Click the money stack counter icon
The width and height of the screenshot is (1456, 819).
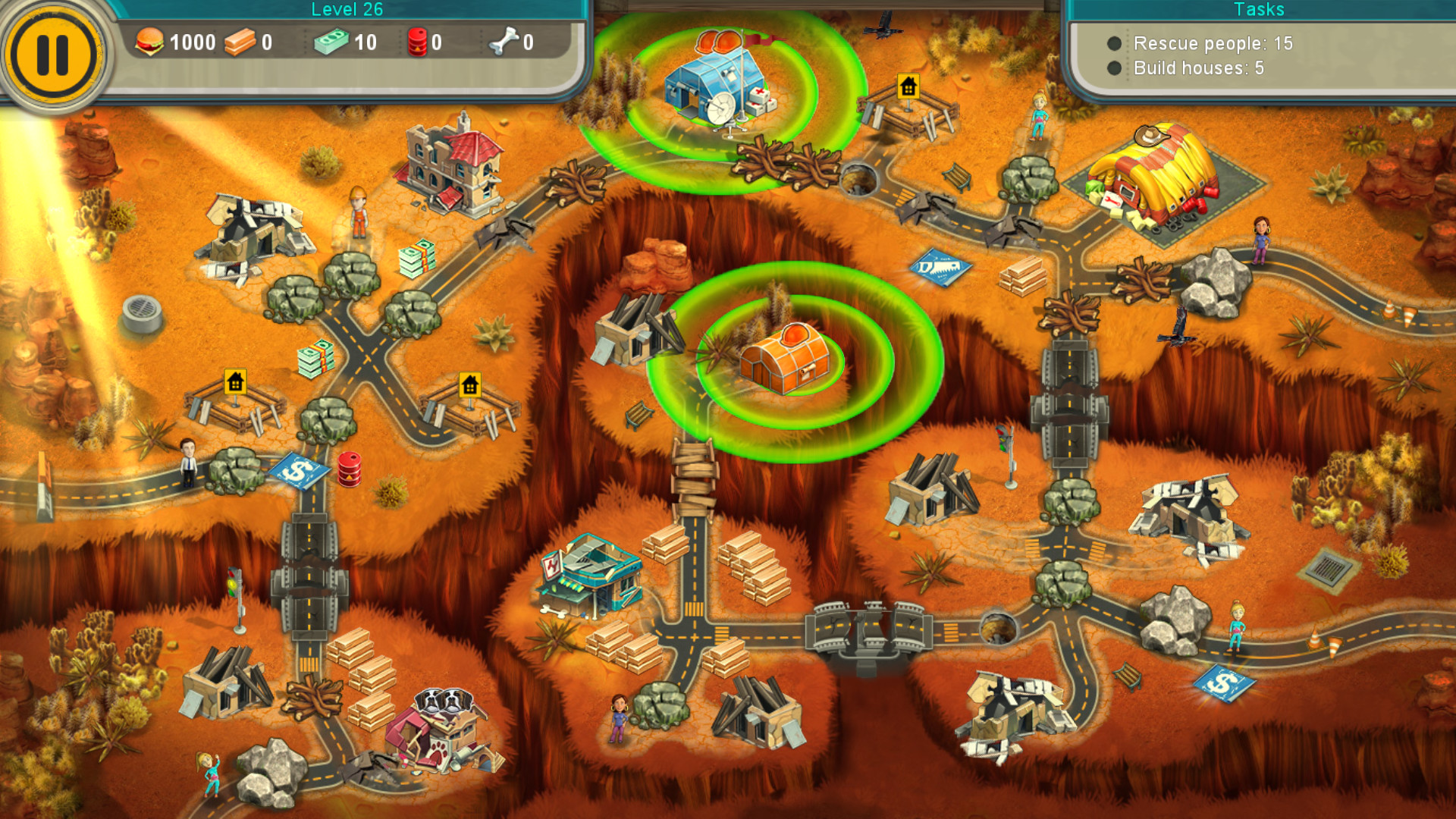point(332,42)
